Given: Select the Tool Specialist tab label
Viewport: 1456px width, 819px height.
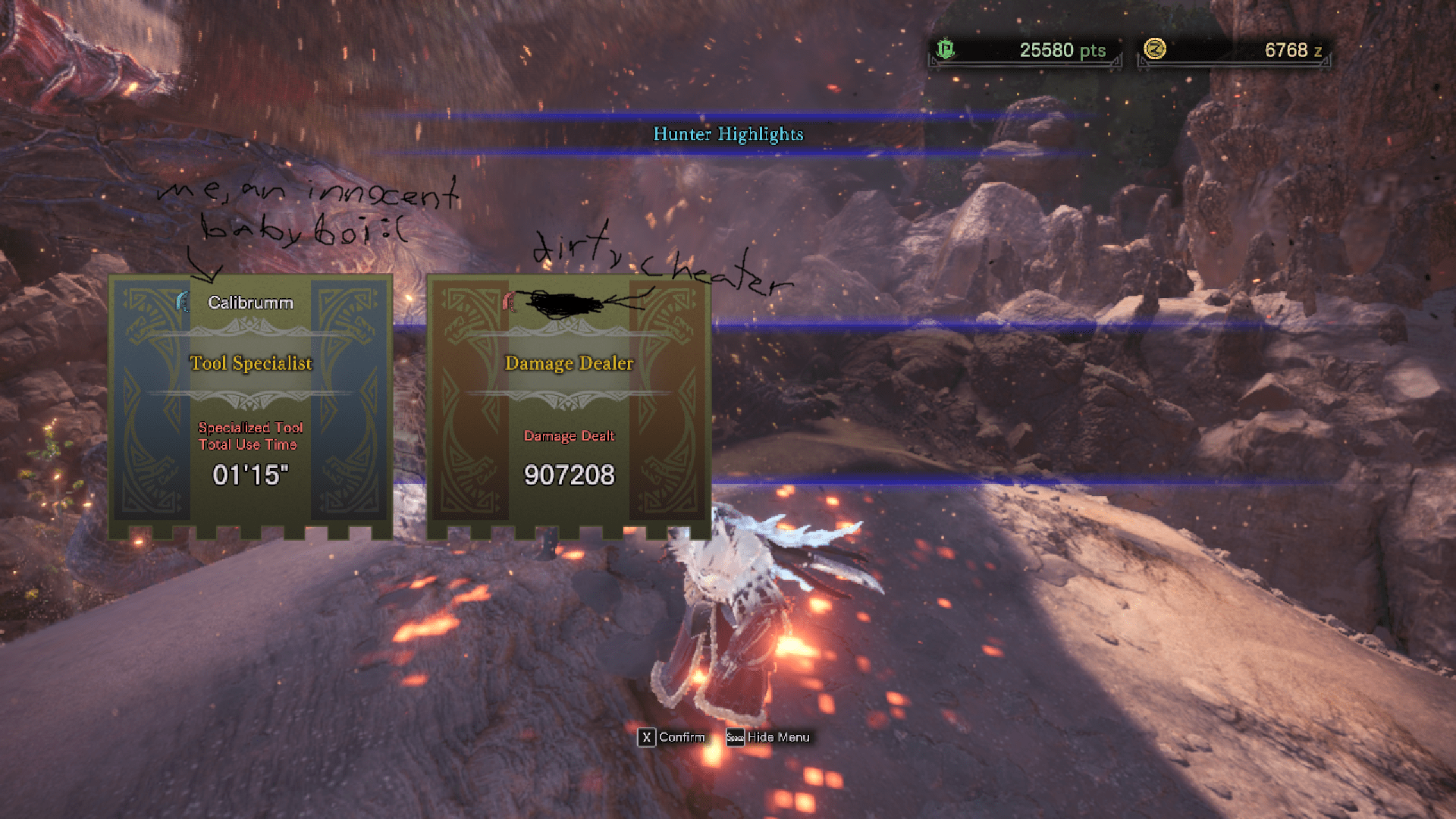Looking at the screenshot, I should click(250, 363).
